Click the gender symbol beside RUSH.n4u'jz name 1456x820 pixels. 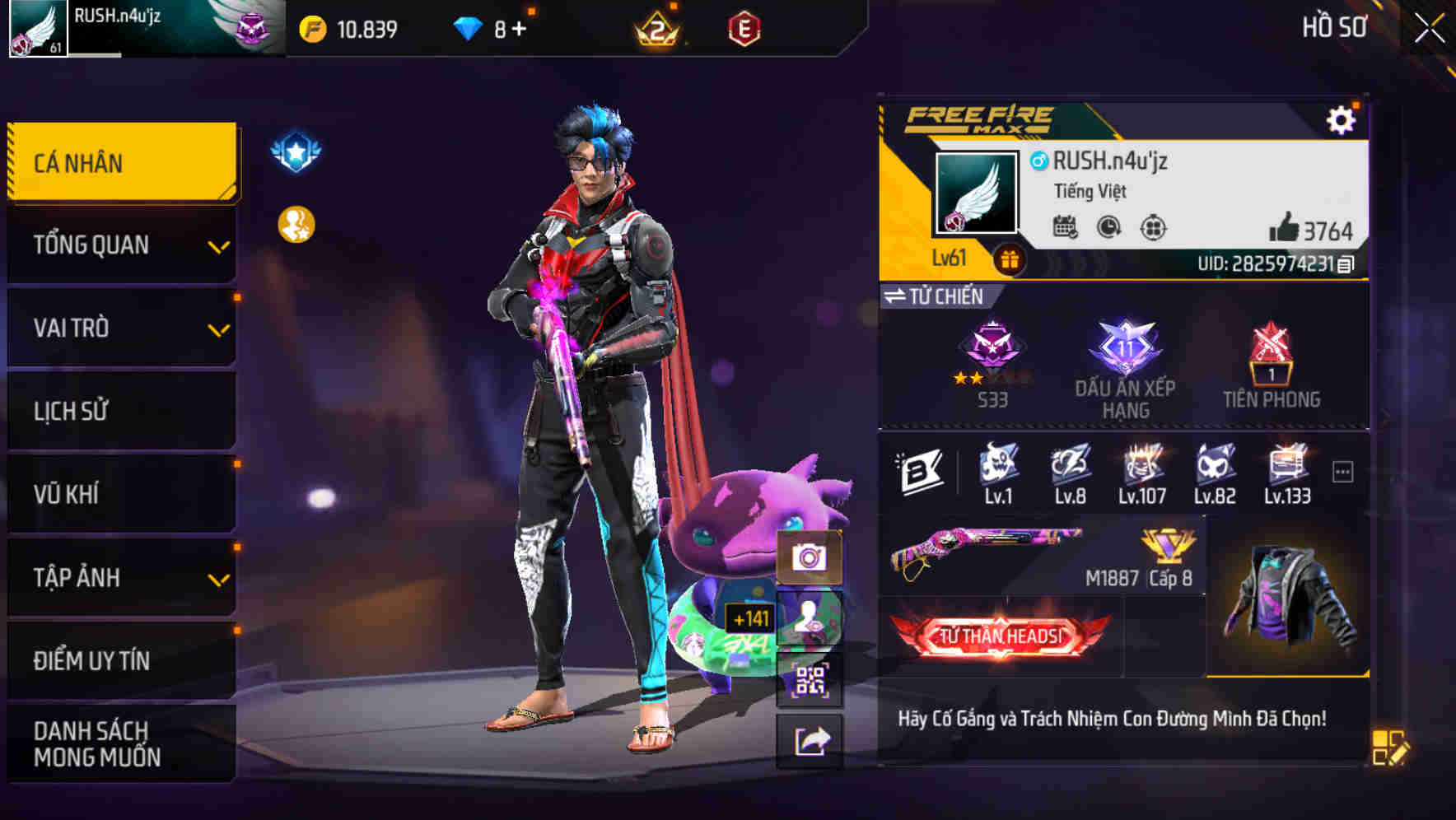1037,162
